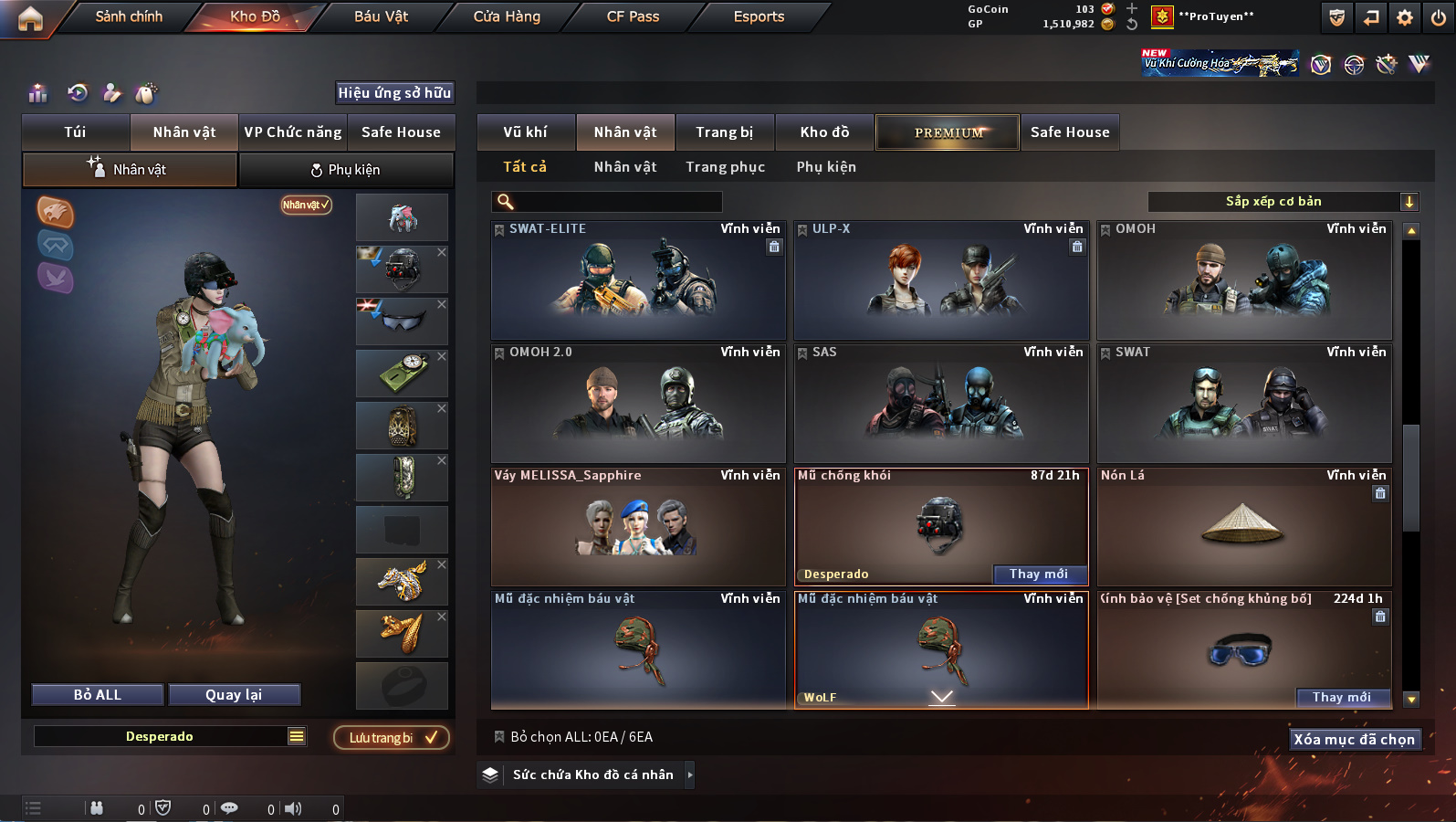Open the Phụ kiện equipment tab
This screenshot has height=822, width=1456.
click(x=346, y=170)
